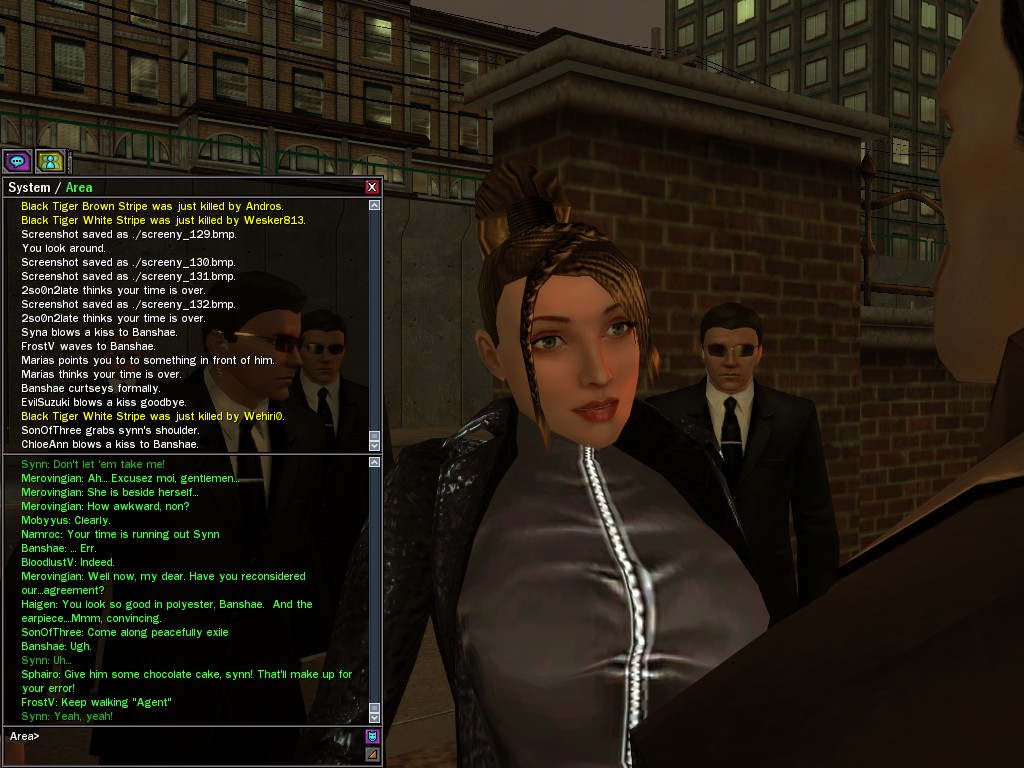Click the area chat scroll-up arrow
This screenshot has width=1024, height=768.
click(x=375, y=462)
